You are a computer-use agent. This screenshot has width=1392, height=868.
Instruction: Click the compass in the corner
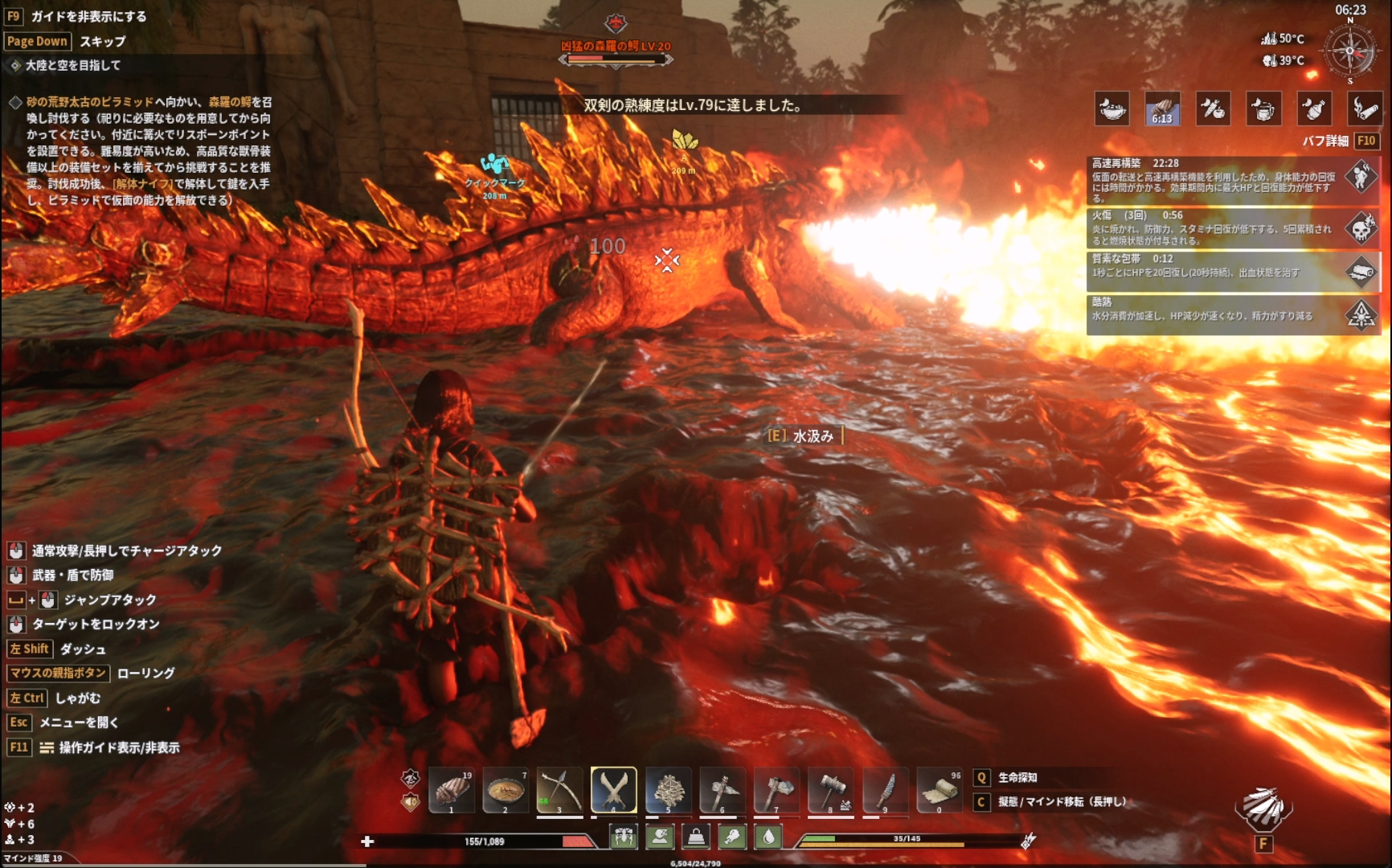point(1350,51)
